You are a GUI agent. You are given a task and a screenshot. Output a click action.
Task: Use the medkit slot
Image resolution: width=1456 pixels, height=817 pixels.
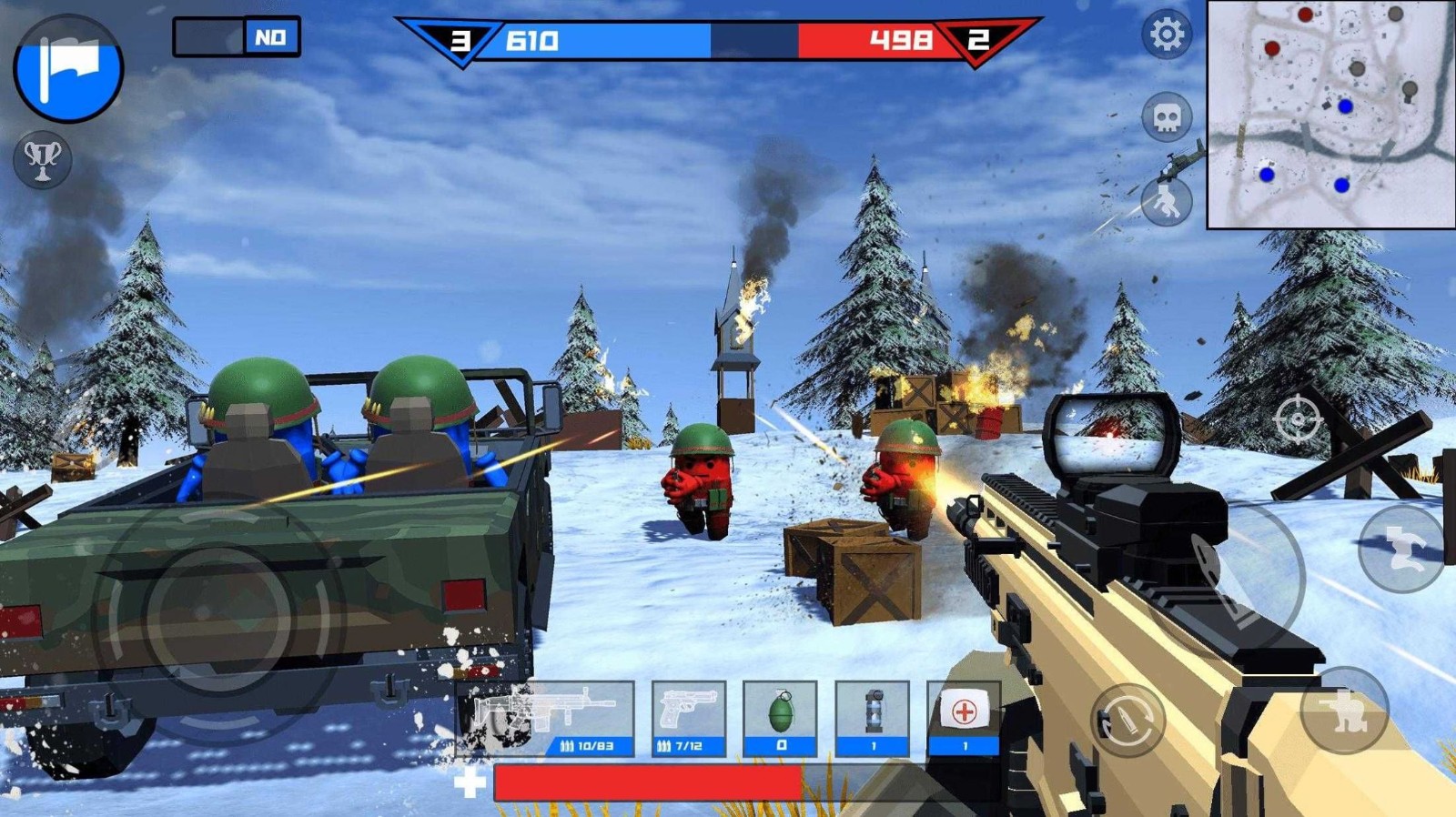coord(964,719)
